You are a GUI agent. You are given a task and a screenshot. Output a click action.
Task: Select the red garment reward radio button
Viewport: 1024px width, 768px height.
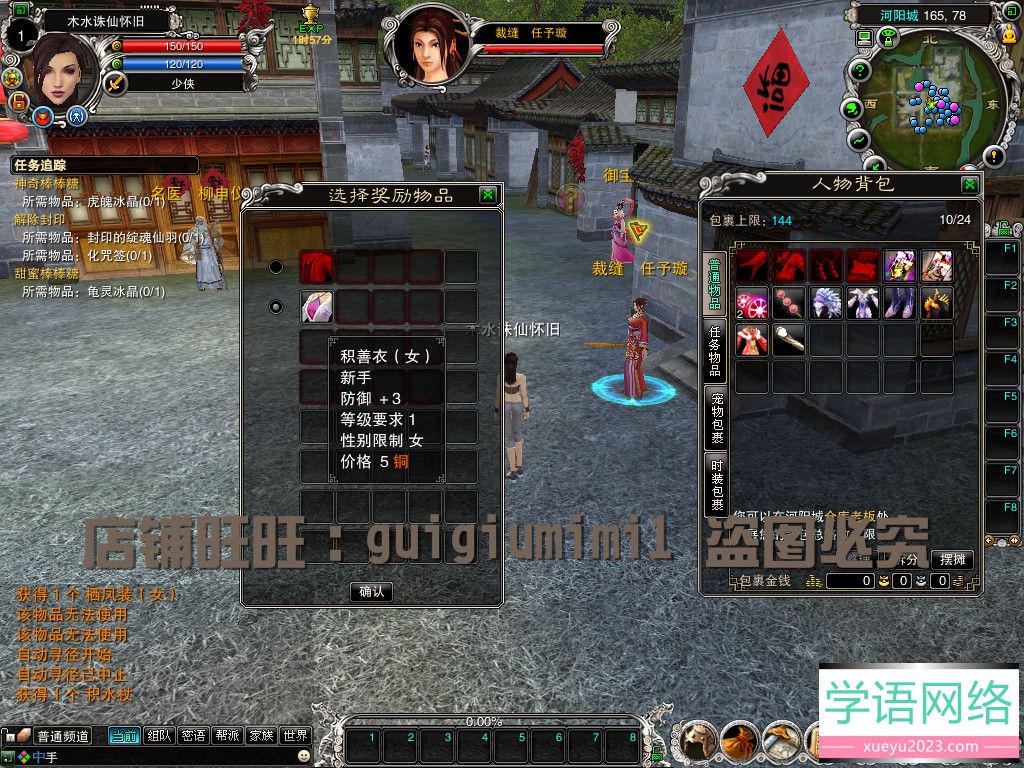(276, 267)
